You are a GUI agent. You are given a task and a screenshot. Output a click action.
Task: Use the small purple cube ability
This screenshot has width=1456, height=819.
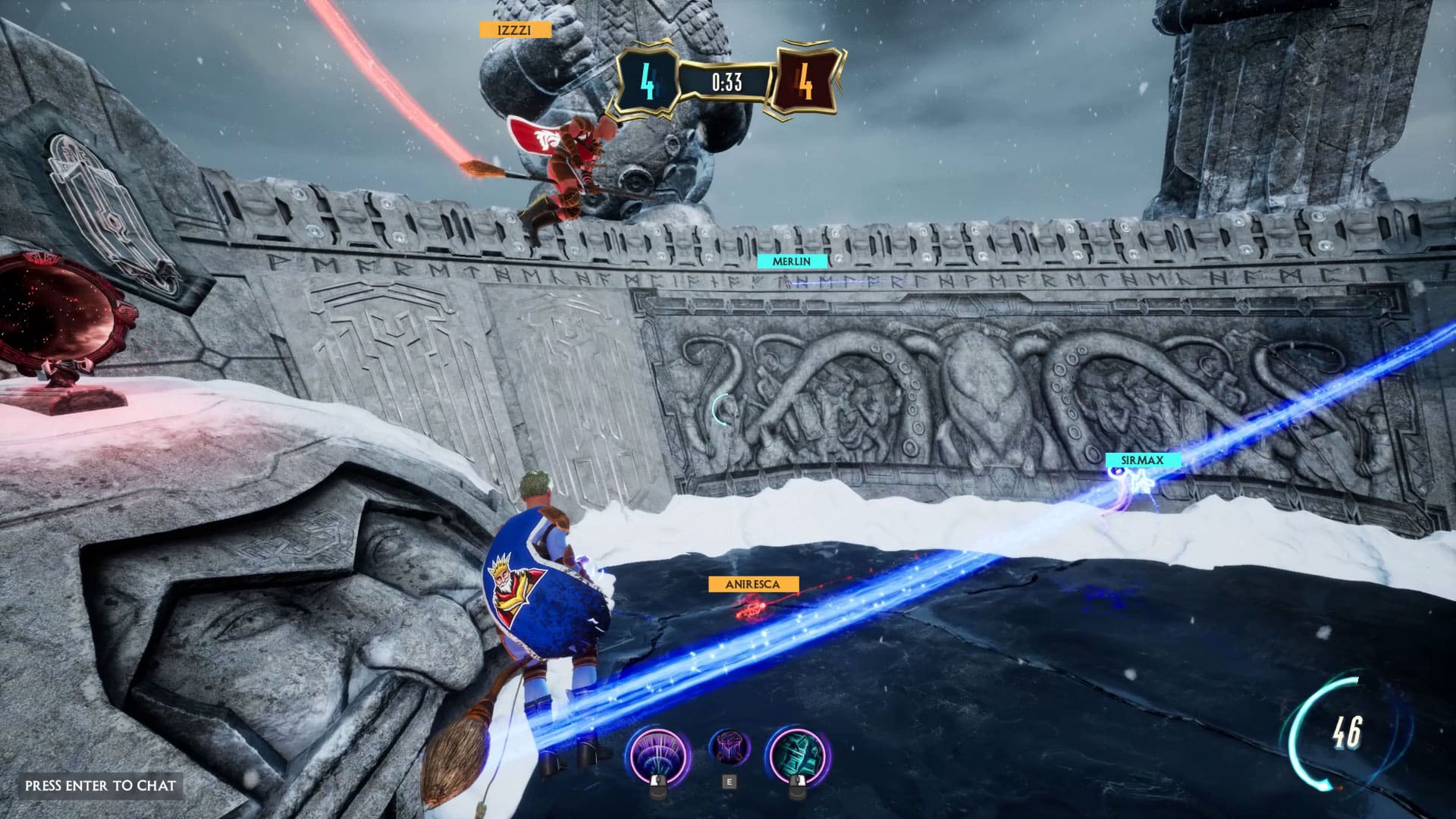tap(730, 748)
